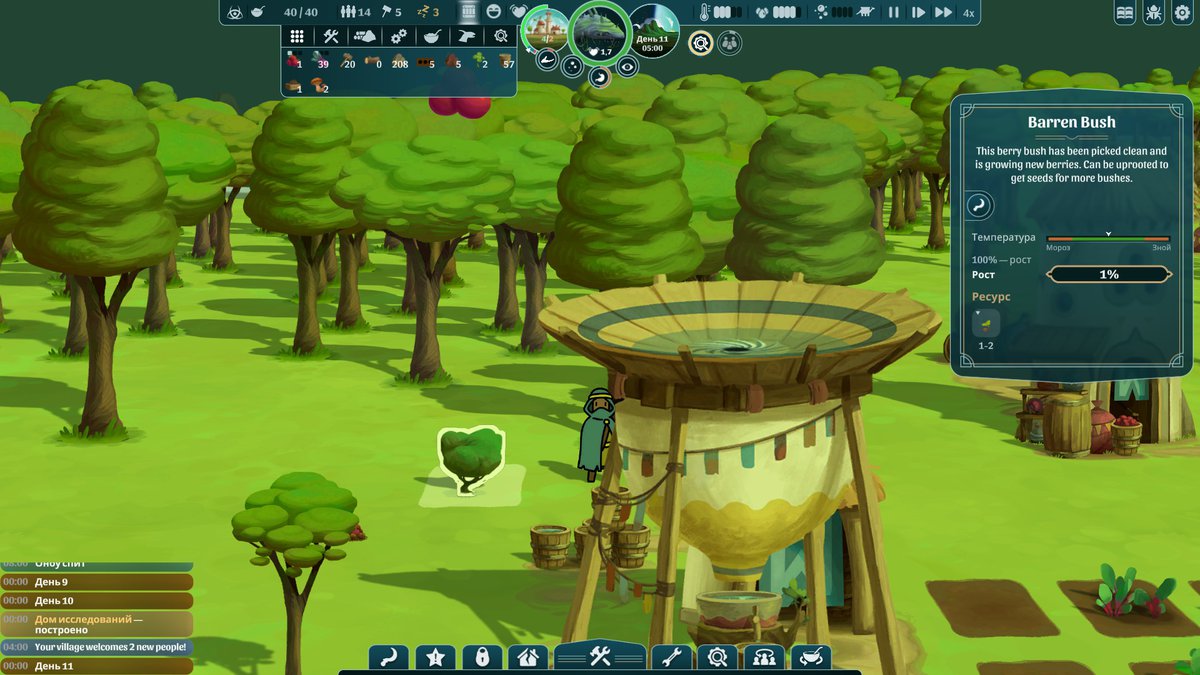Choose the single wrench repair tool

(x=671, y=658)
